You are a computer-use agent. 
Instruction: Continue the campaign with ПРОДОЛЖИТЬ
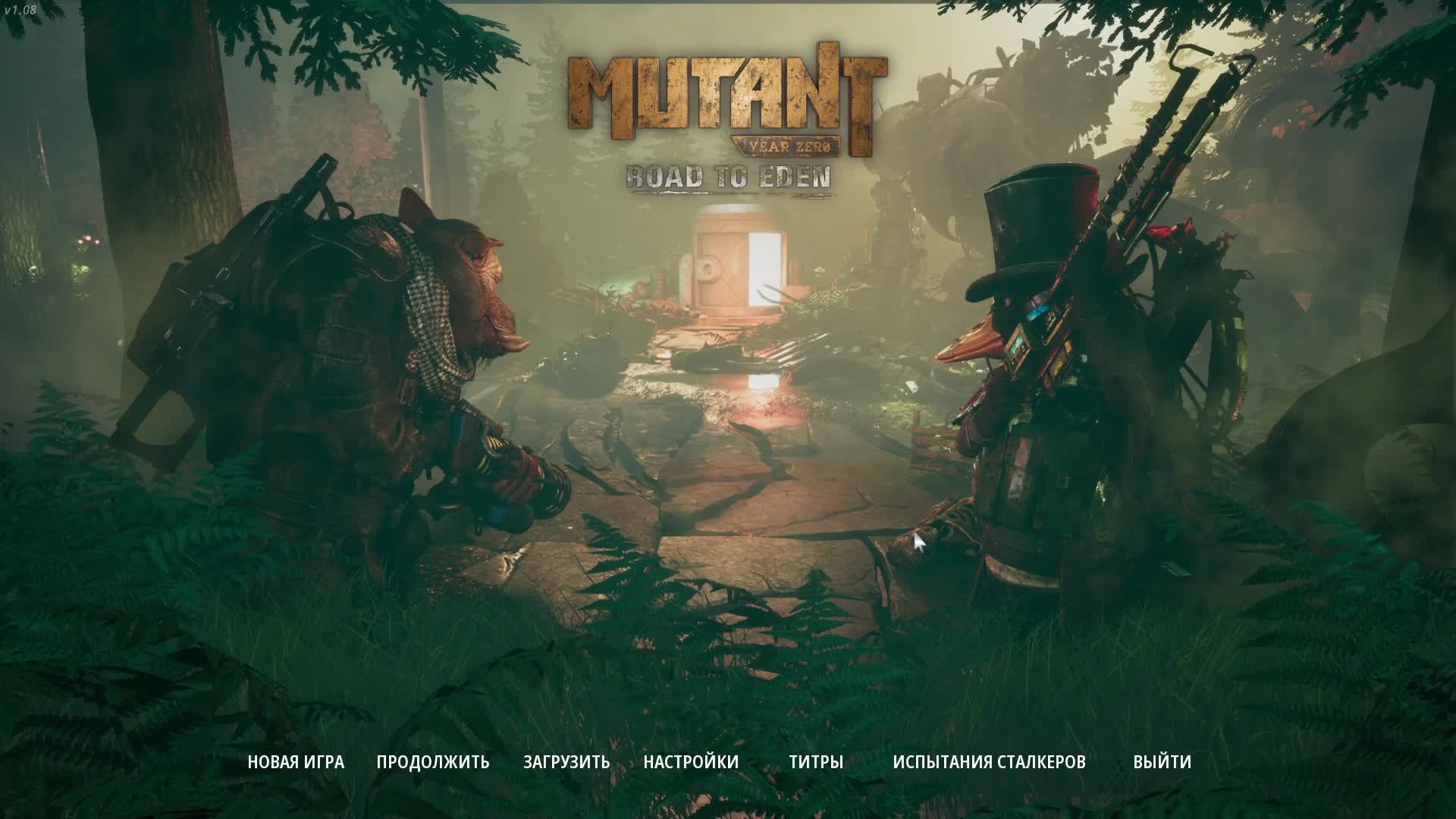433,761
